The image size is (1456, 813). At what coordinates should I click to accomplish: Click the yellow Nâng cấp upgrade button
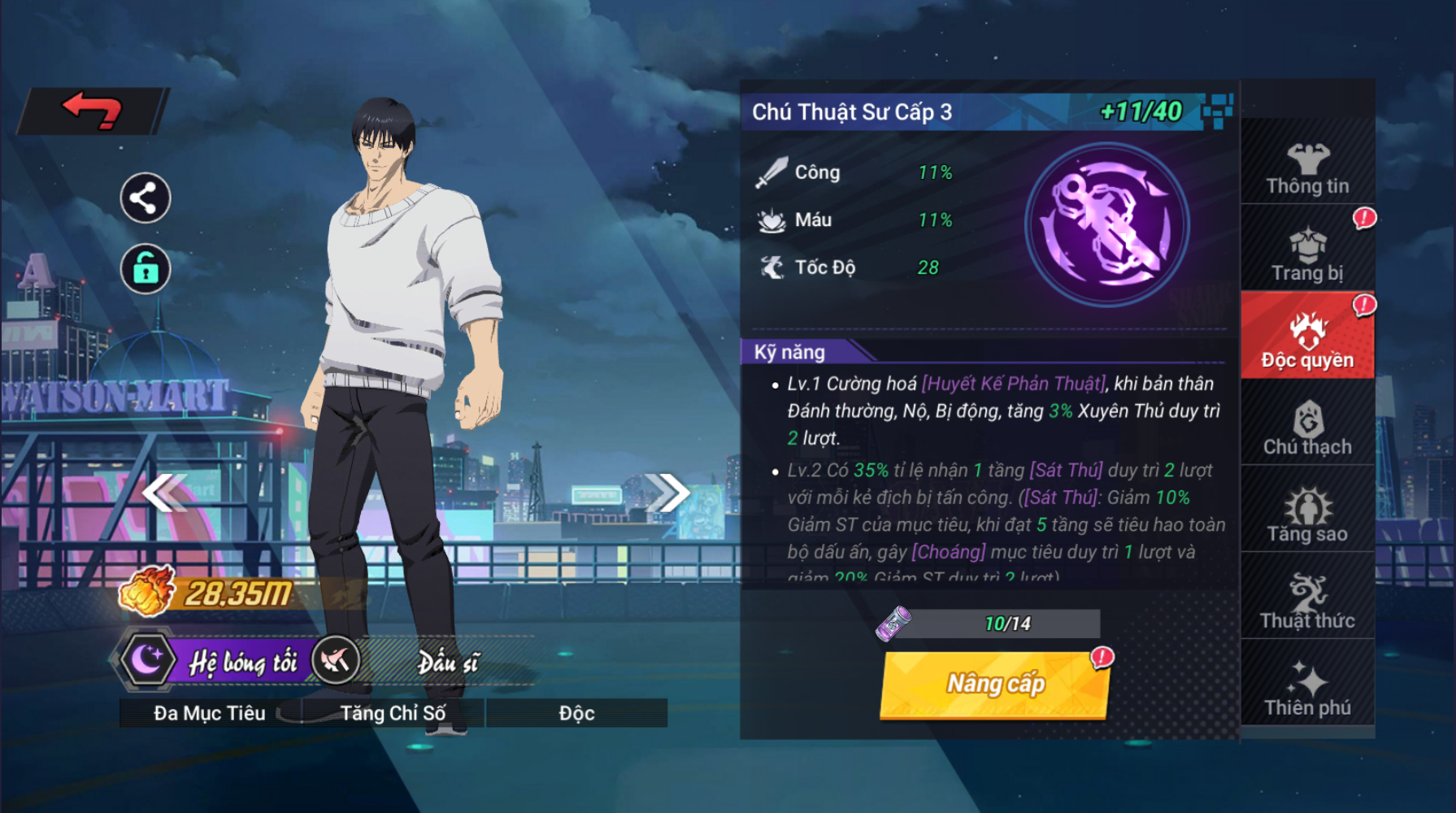point(995,685)
